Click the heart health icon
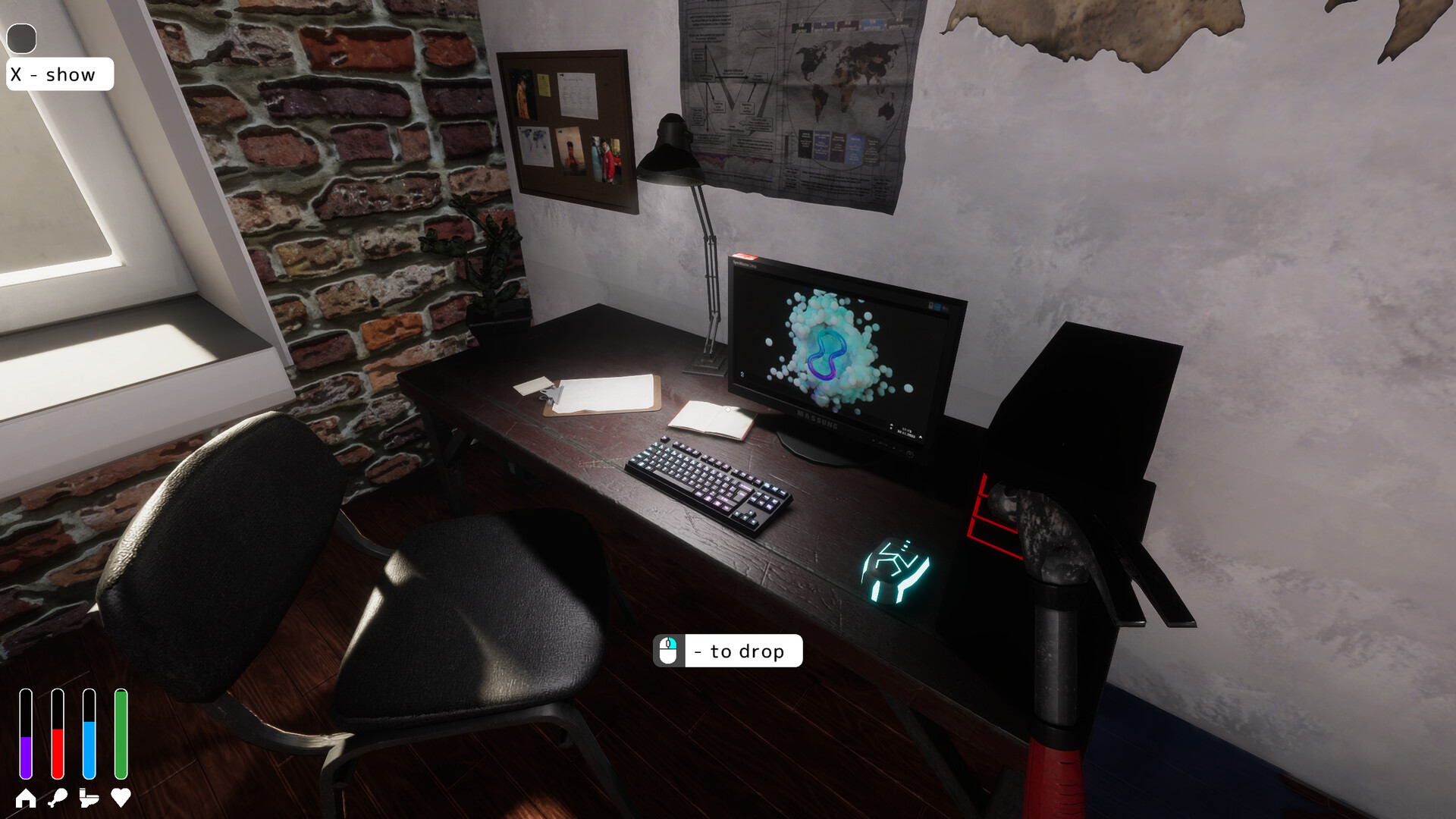The width and height of the screenshot is (1456, 819). coord(120,797)
